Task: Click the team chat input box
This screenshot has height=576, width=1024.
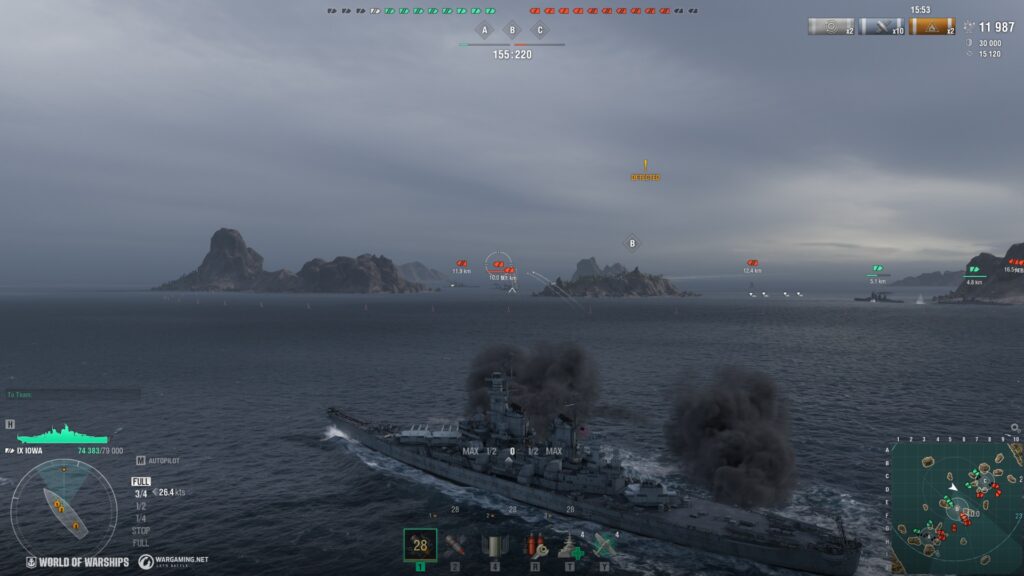Action: pyautogui.click(x=72, y=394)
